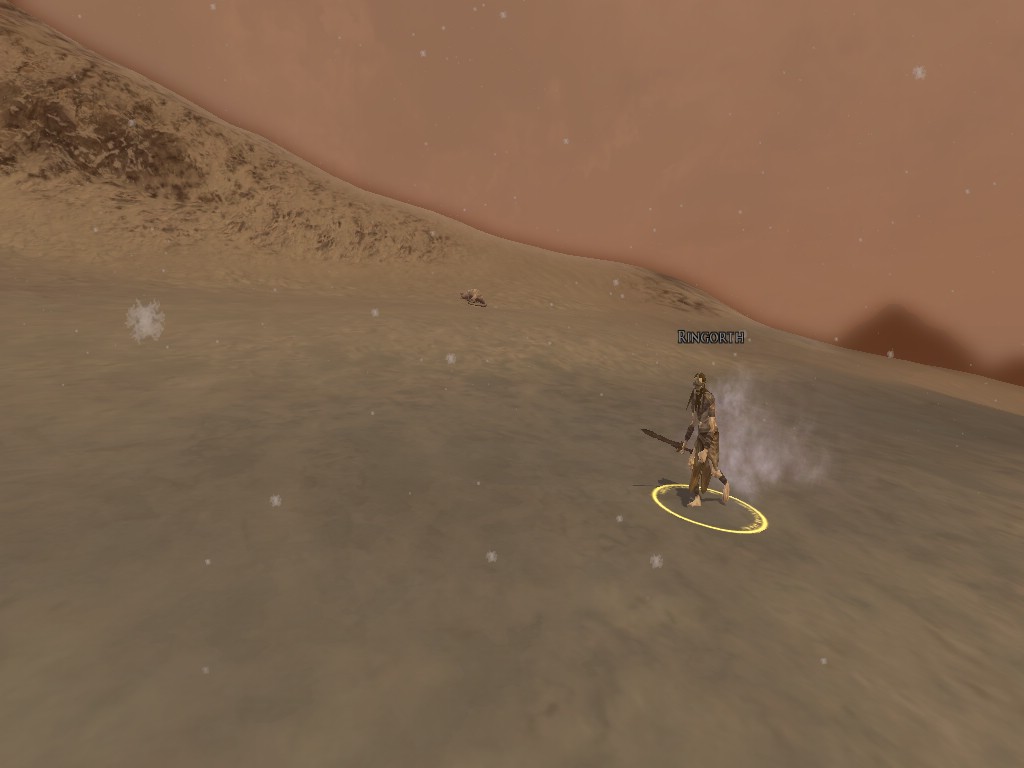Click the Ringorth floating nameplate
The width and height of the screenshot is (1024, 768).
710,337
